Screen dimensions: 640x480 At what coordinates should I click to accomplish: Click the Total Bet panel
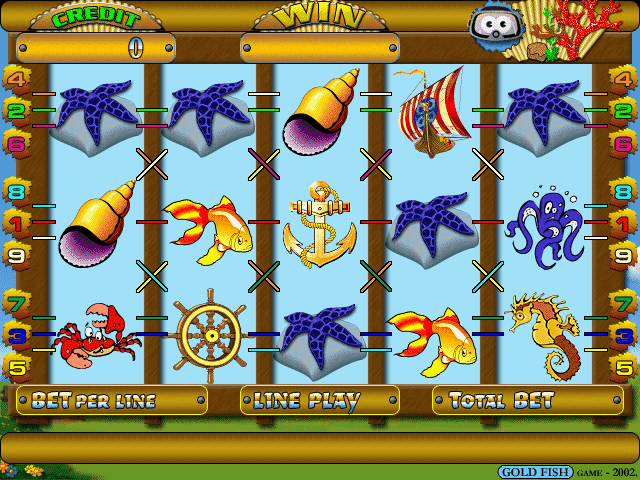(527, 401)
